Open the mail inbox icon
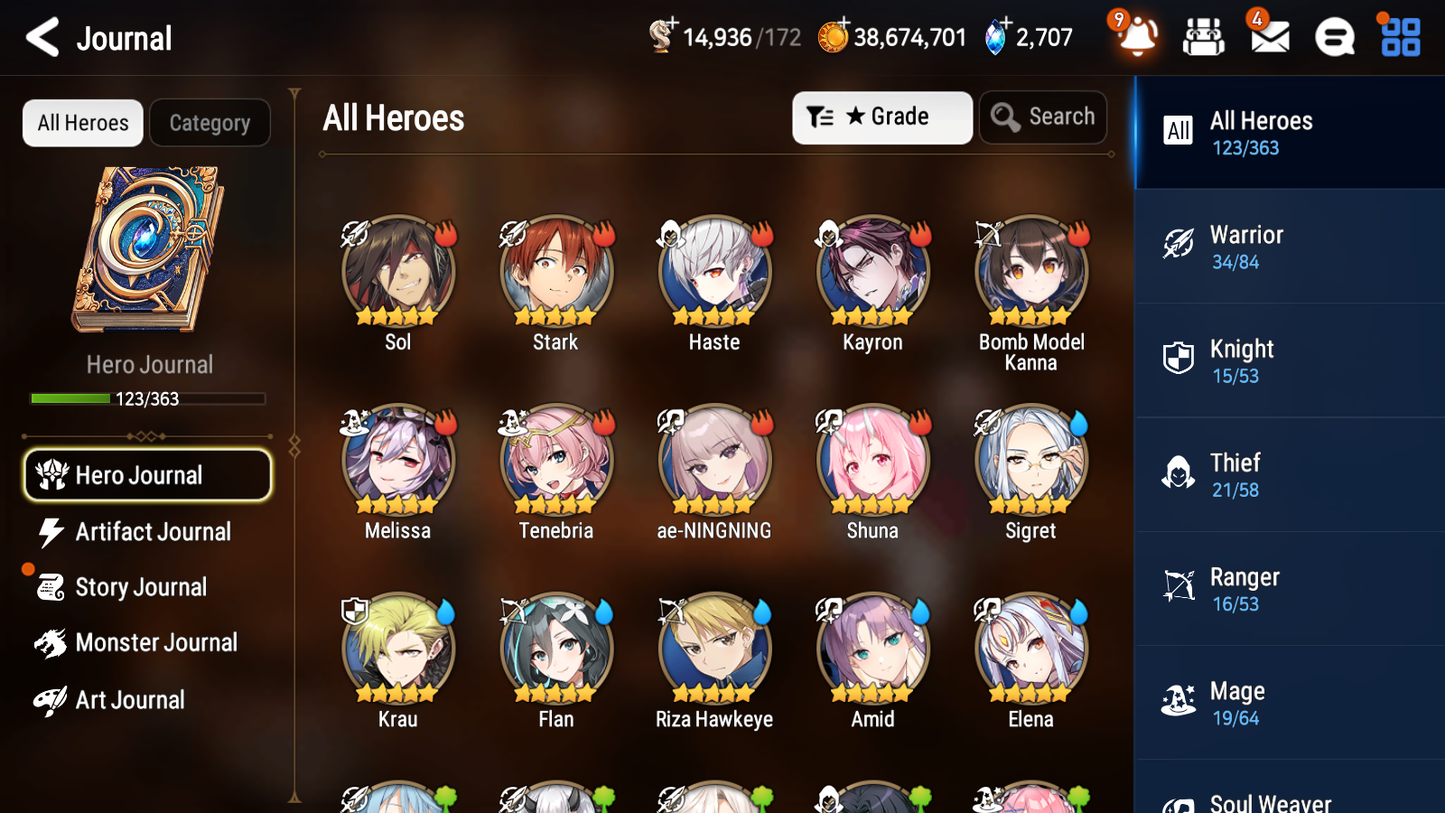Image resolution: width=1445 pixels, height=813 pixels. [x=1268, y=36]
